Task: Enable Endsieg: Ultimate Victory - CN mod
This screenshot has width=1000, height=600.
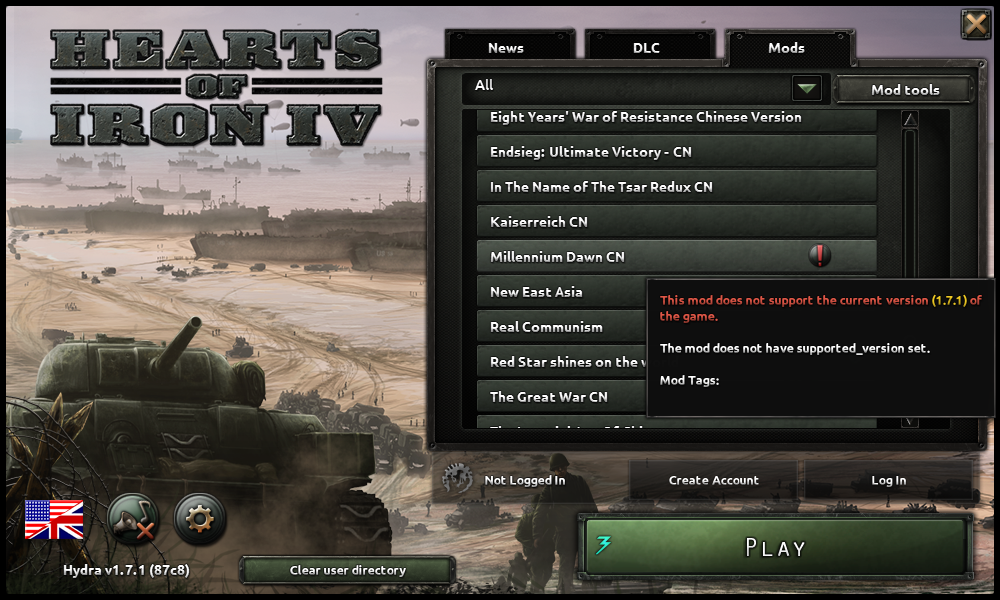Action: click(676, 152)
